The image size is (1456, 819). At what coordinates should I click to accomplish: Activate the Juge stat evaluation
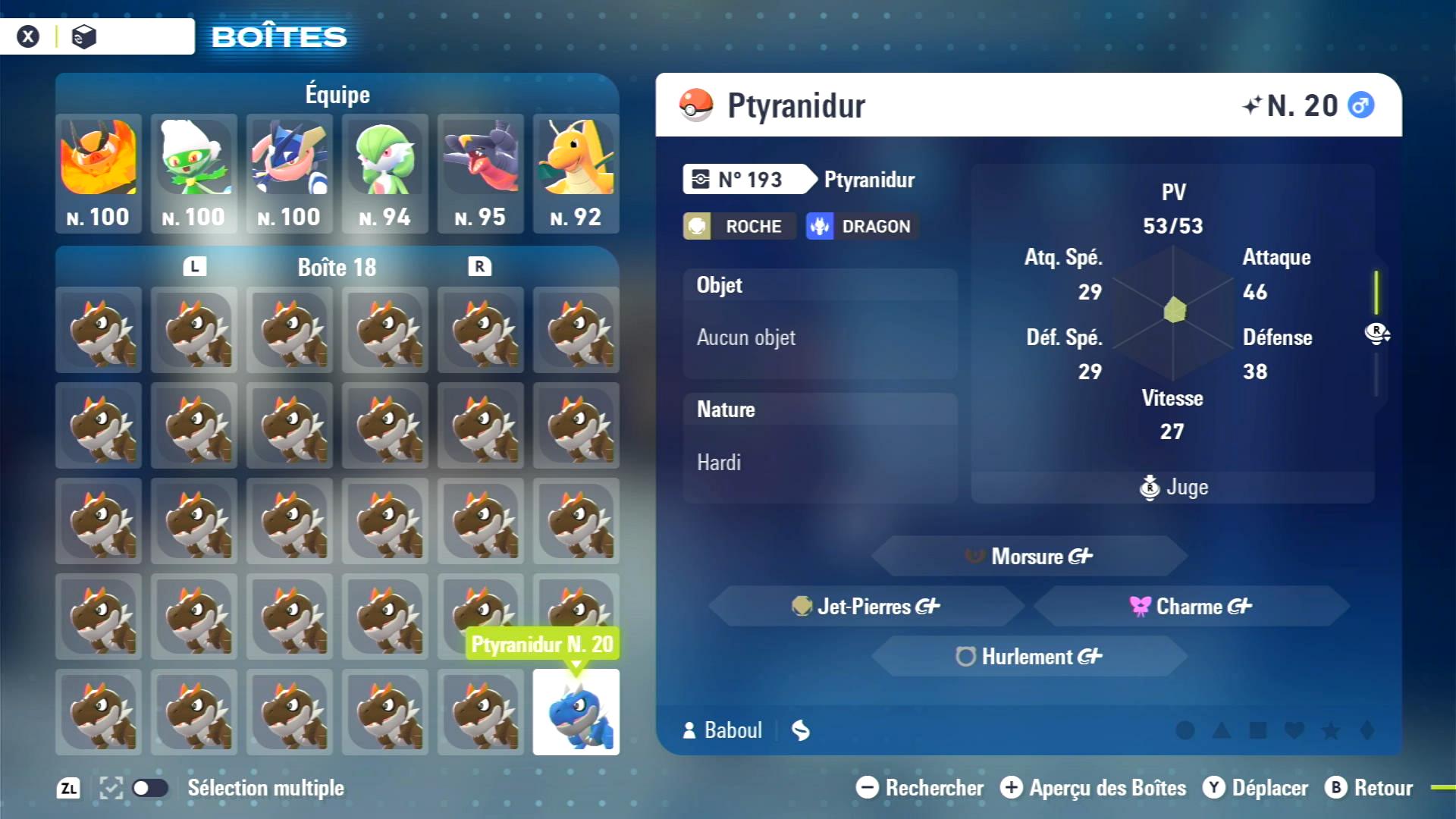1173,487
